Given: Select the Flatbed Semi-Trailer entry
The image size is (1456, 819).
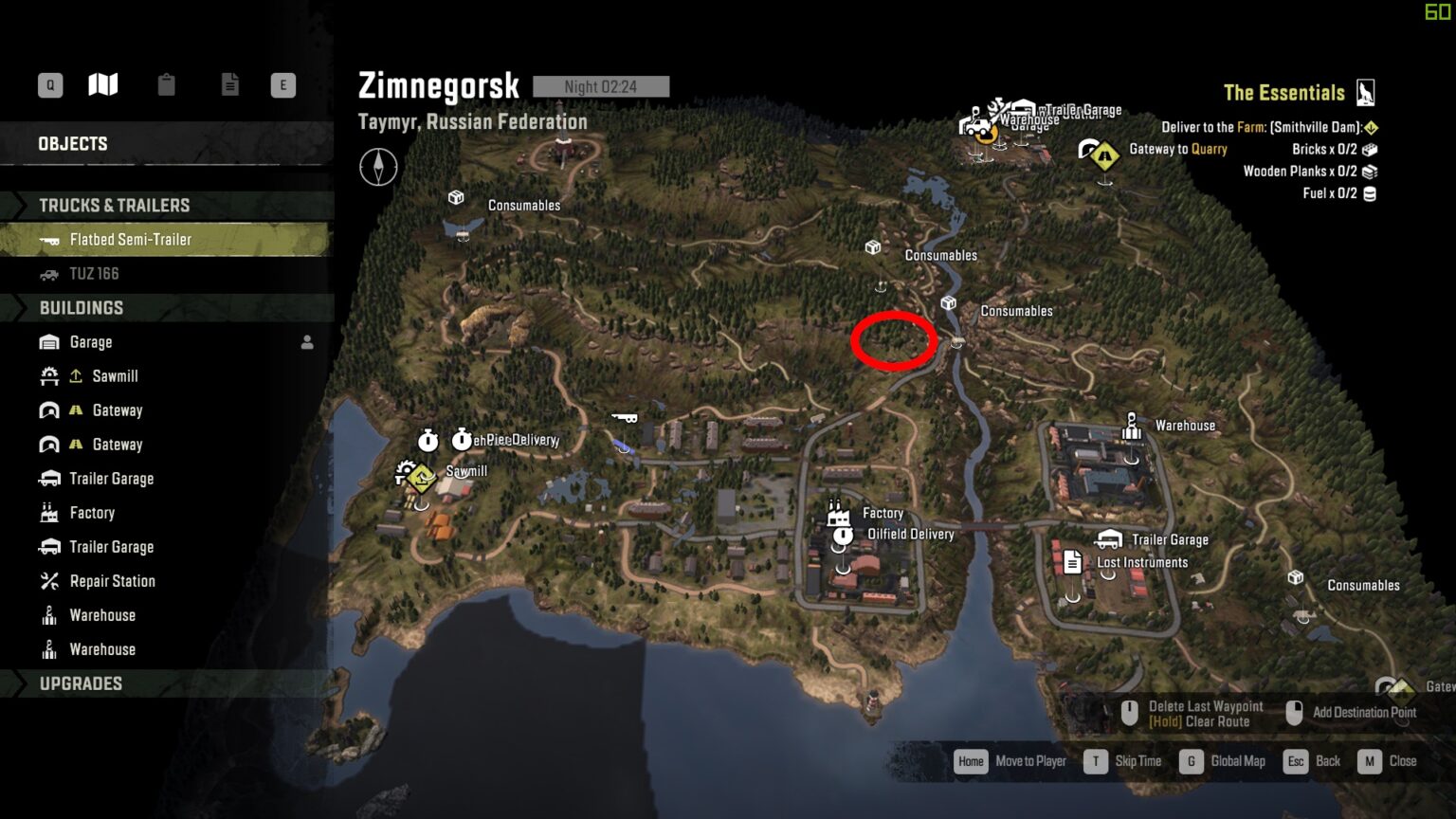Looking at the screenshot, I should [x=131, y=240].
